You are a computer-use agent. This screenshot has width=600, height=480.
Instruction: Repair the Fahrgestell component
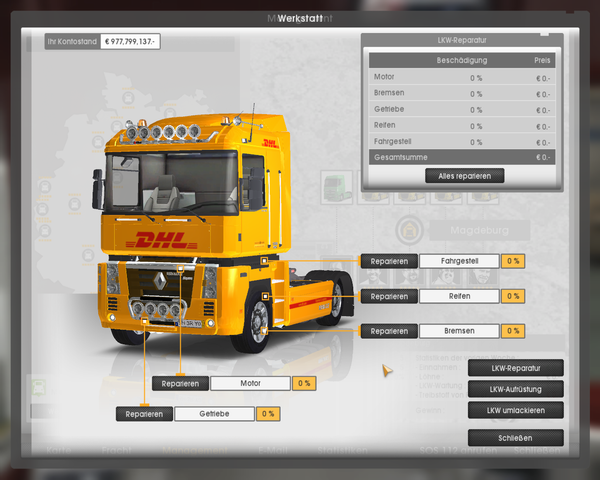(x=389, y=261)
